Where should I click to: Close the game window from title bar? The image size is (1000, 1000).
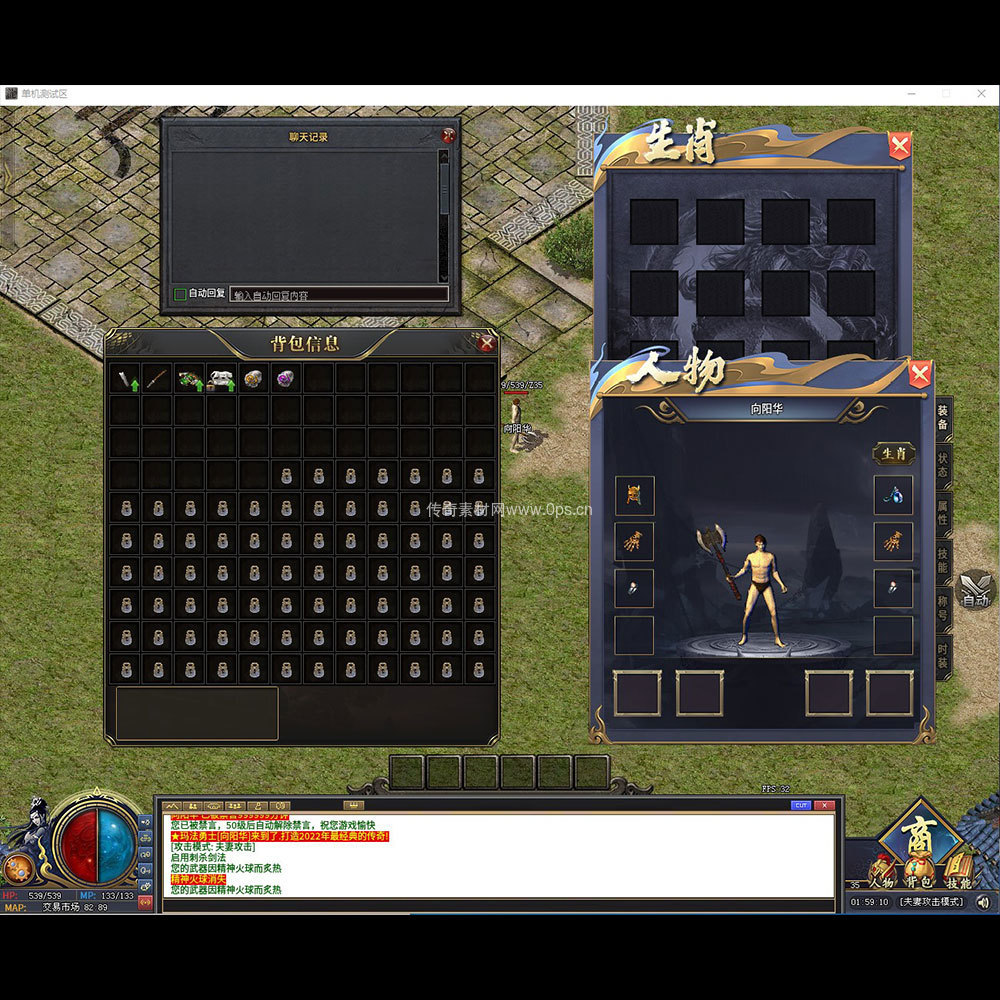[x=978, y=93]
